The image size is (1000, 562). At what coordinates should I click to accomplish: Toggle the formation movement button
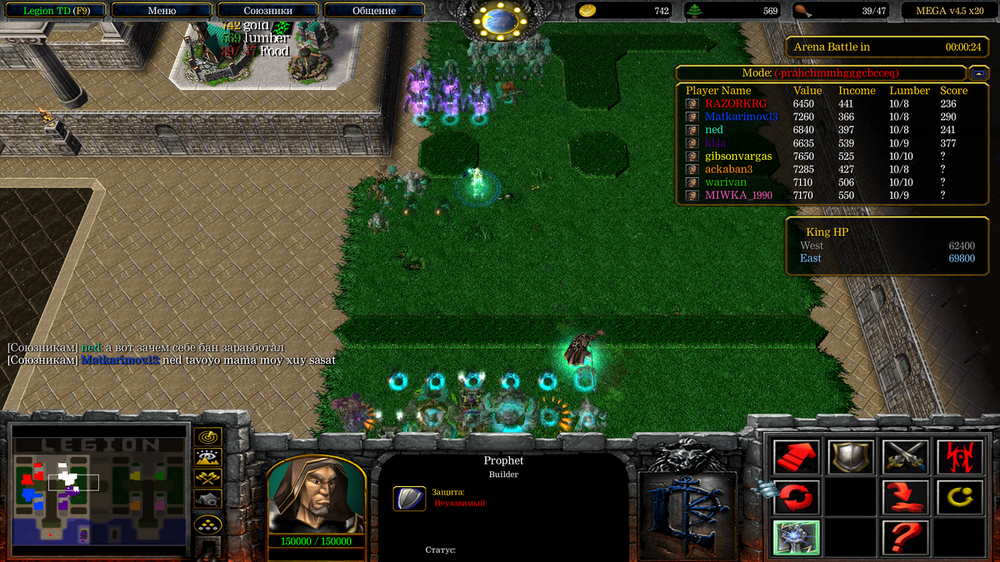[208, 524]
